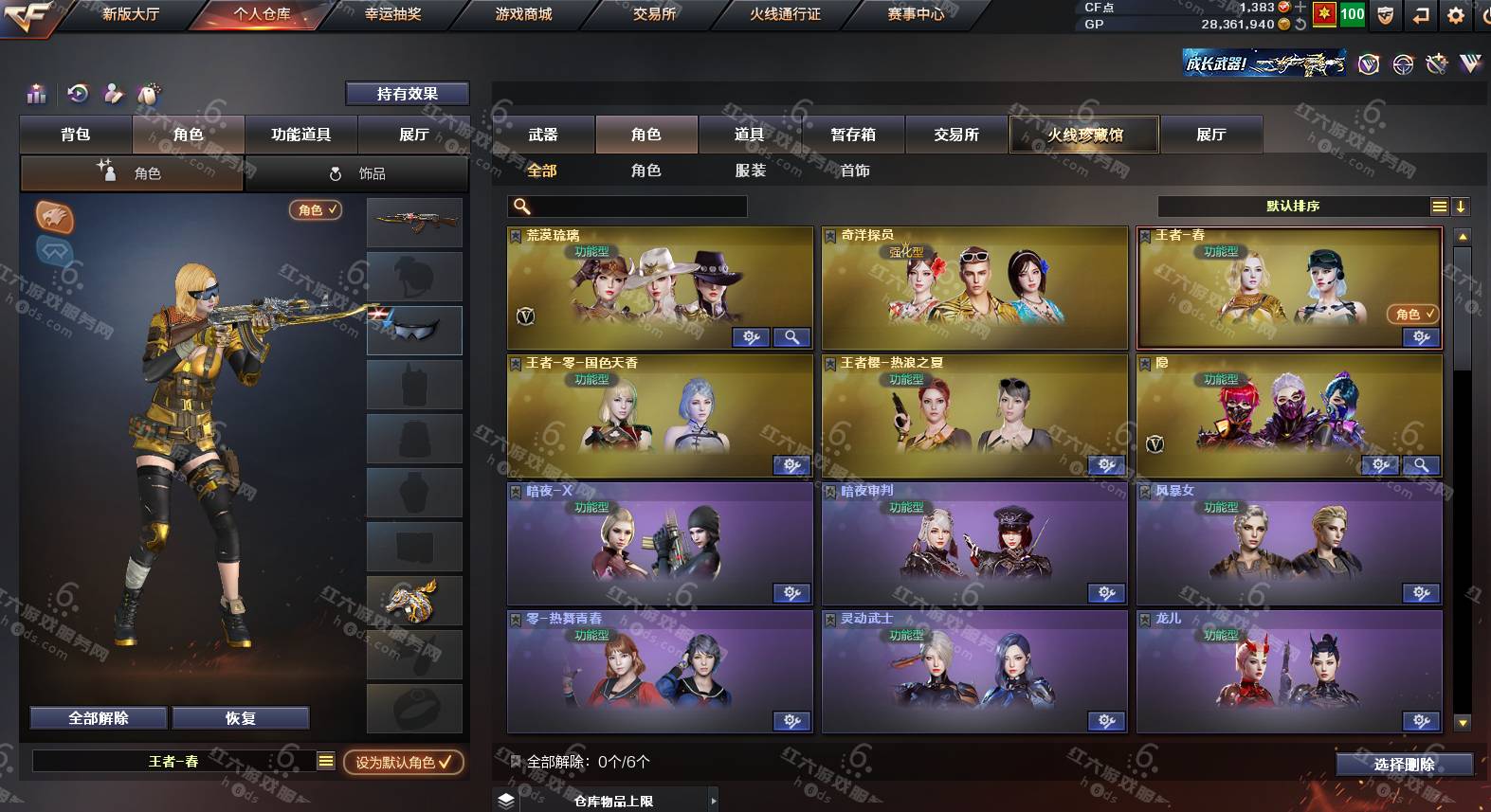Filter characters by 服装 clothing
The width and height of the screenshot is (1491, 812).
(750, 171)
